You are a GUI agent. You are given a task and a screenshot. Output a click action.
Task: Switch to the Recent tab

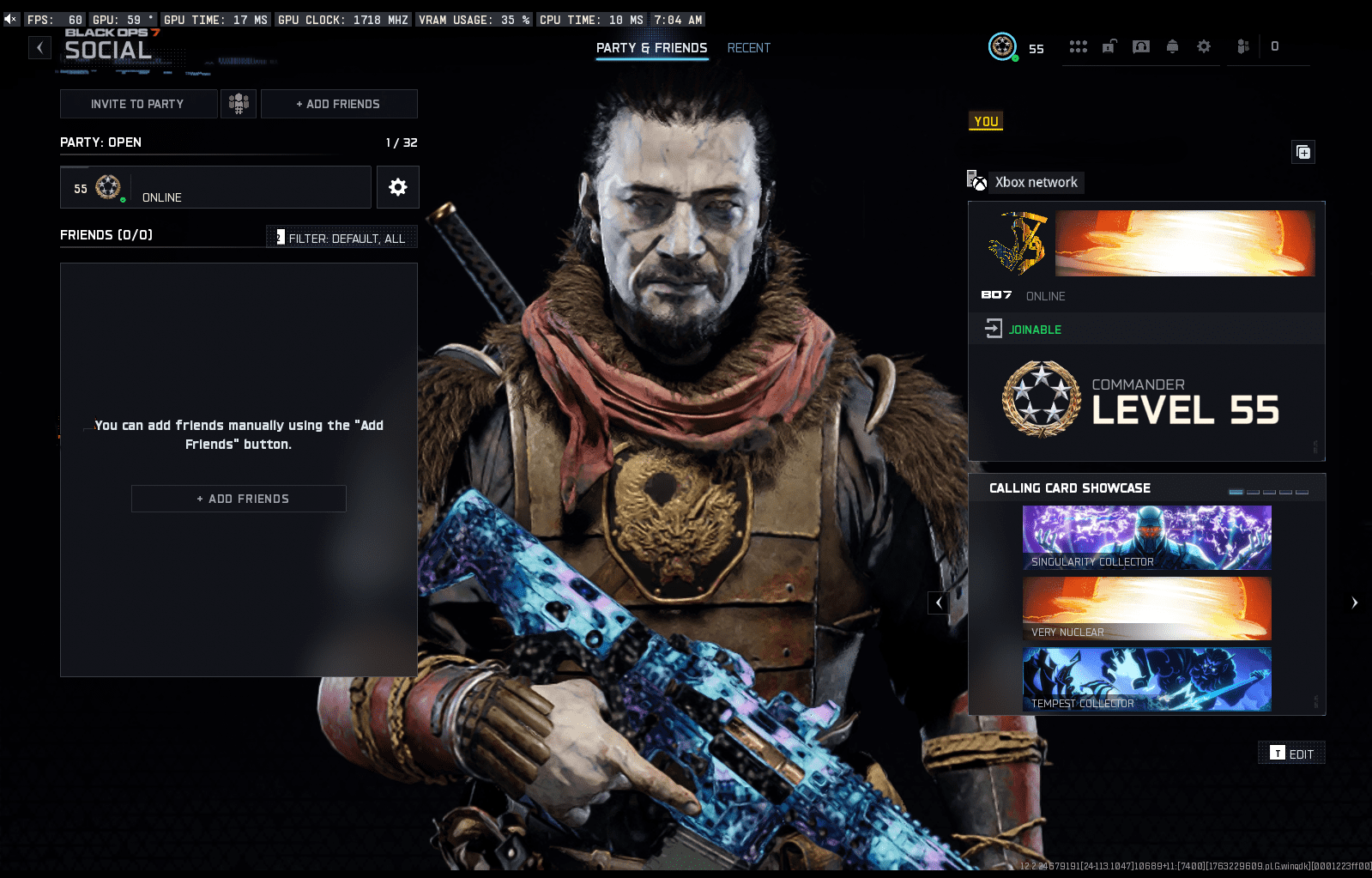coord(748,48)
